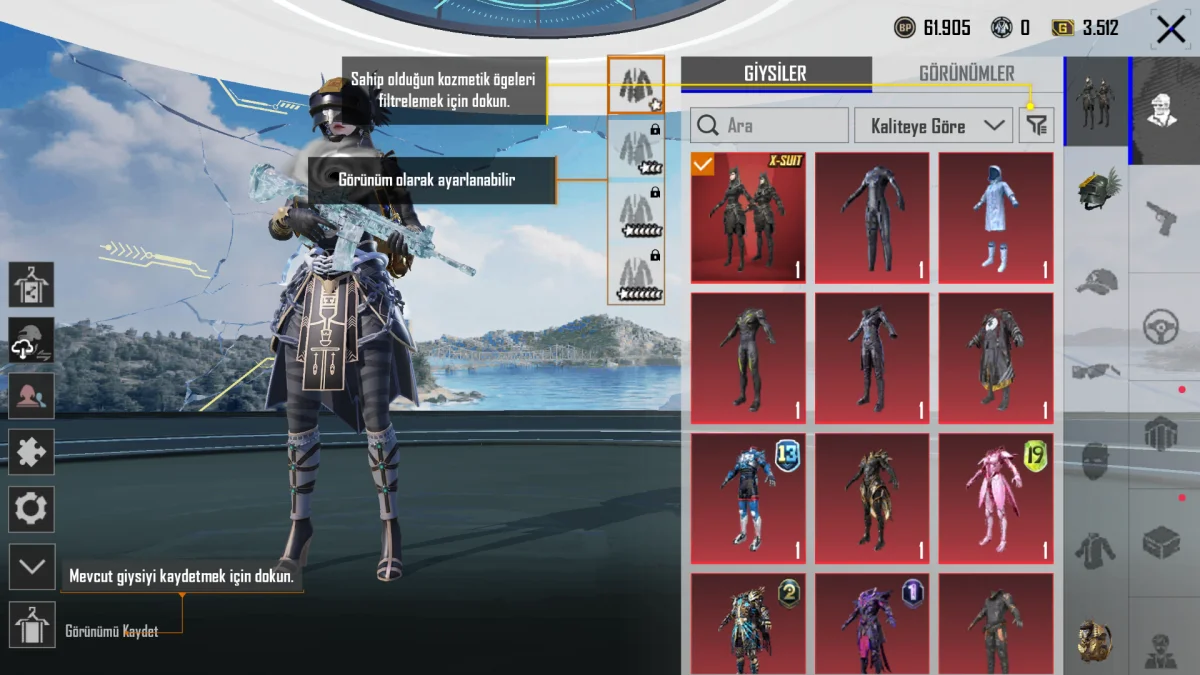Choose the light blue hooded raincoat outfit
The image size is (1200, 675).
coord(995,218)
